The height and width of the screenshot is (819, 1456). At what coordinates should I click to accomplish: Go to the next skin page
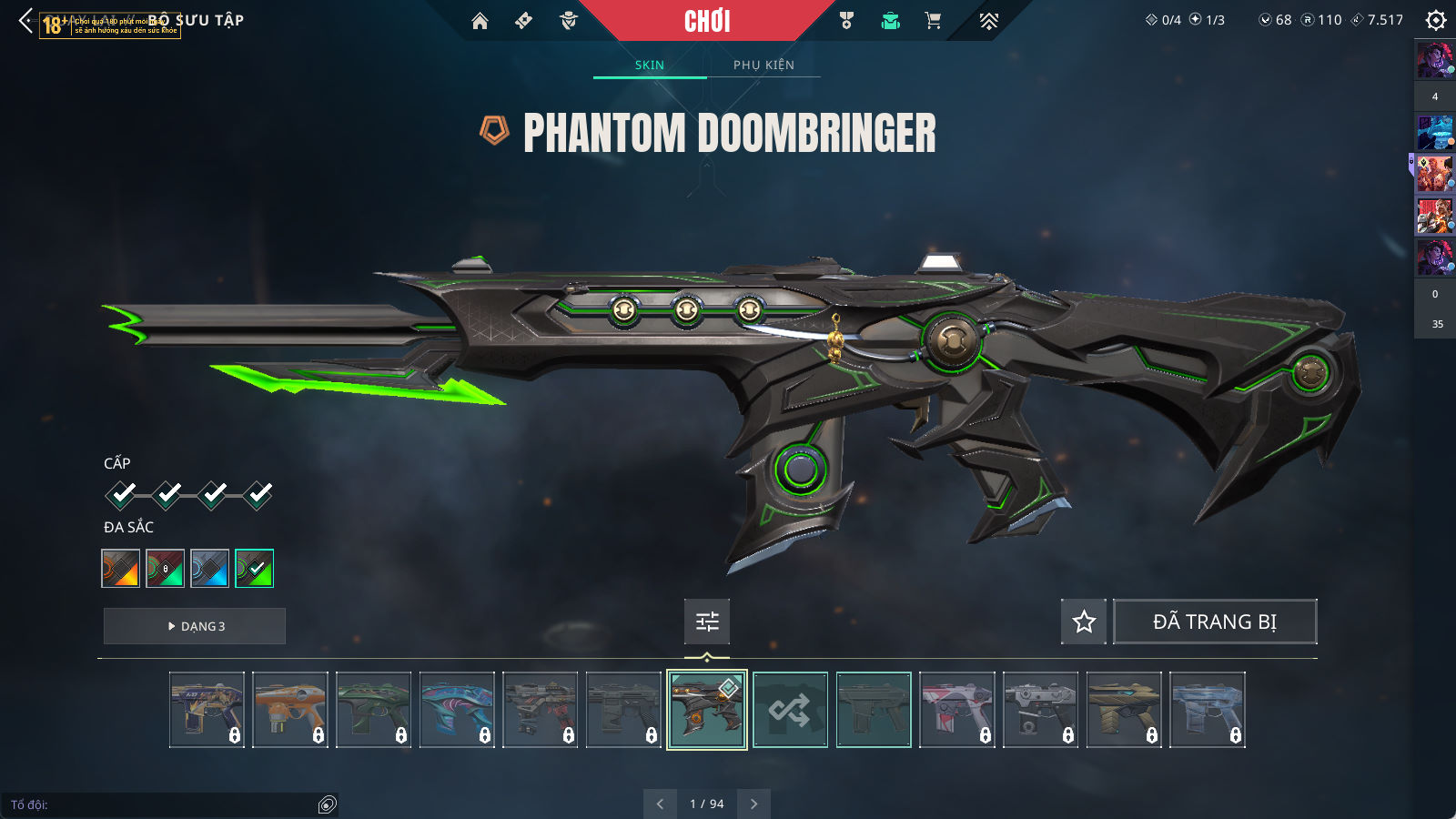[753, 804]
